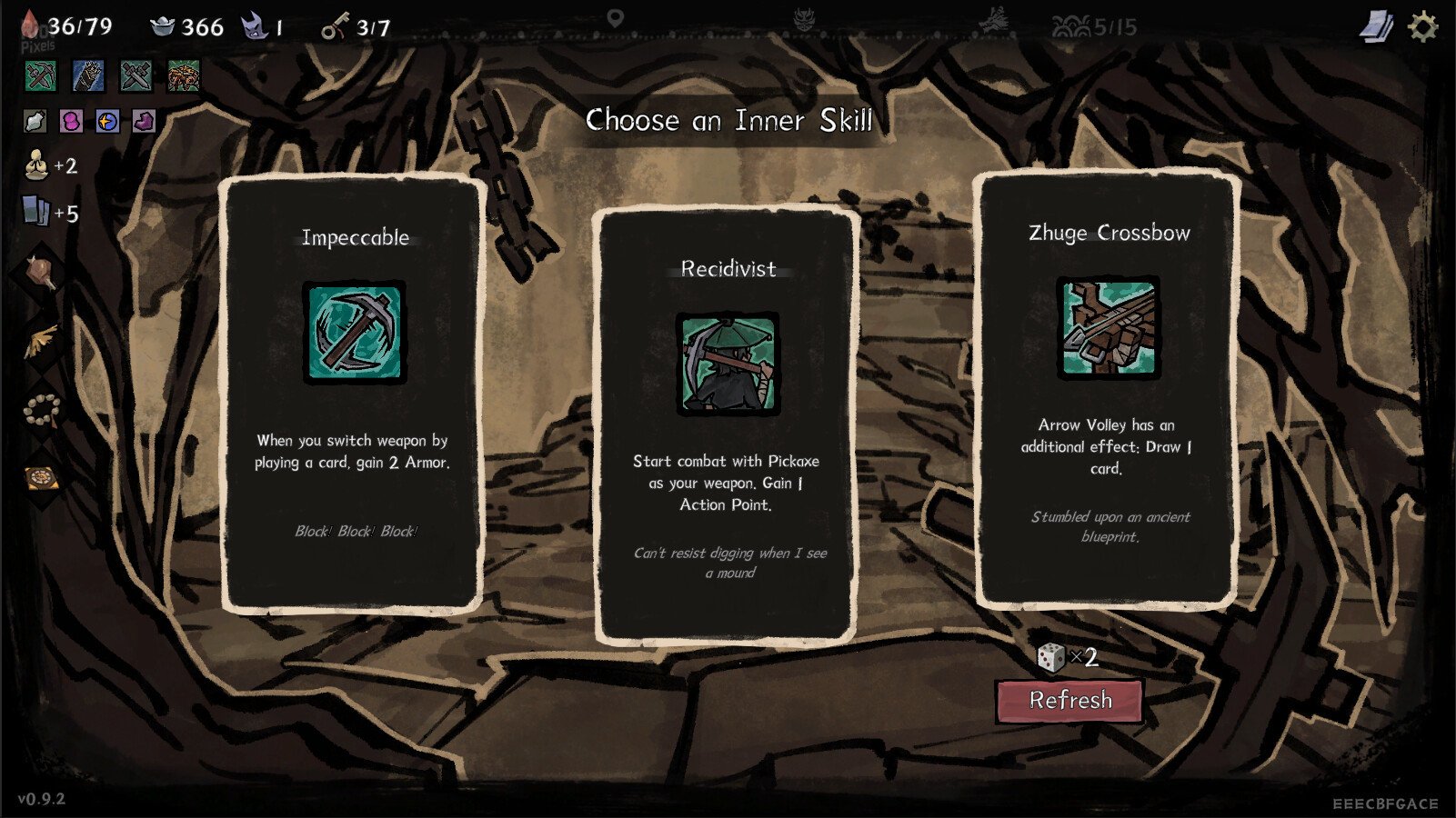Click the card draw bonus icon
This screenshot has width=1456, height=818.
[x=36, y=213]
